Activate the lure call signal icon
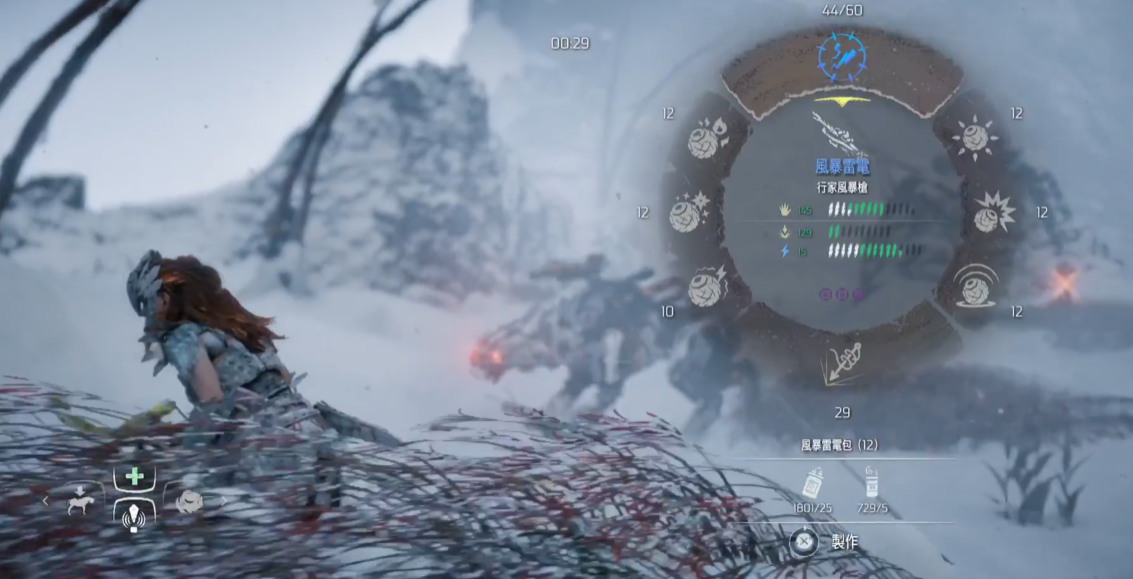 pos(134,515)
